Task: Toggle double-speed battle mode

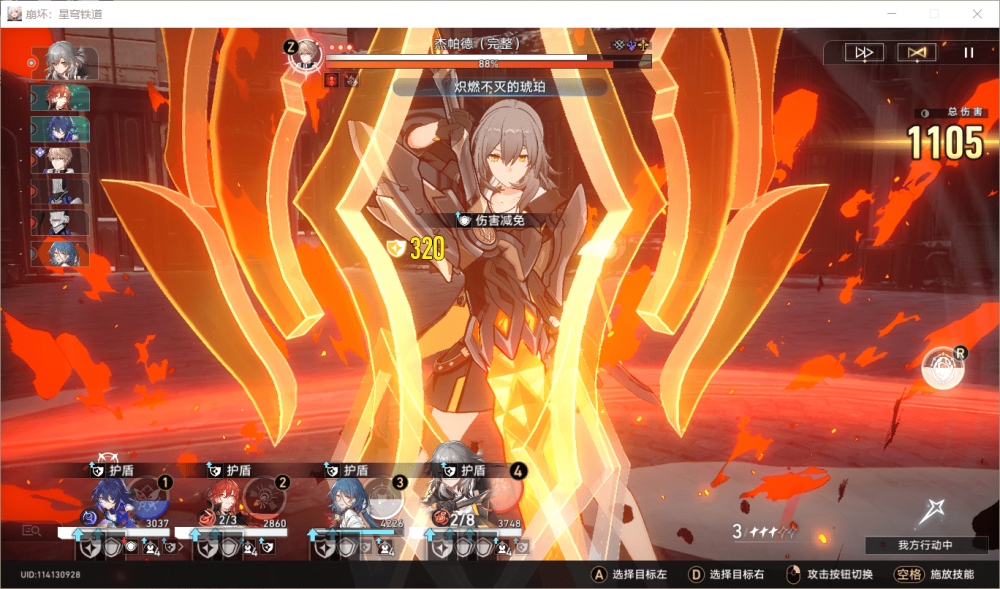Action: pyautogui.click(x=864, y=53)
